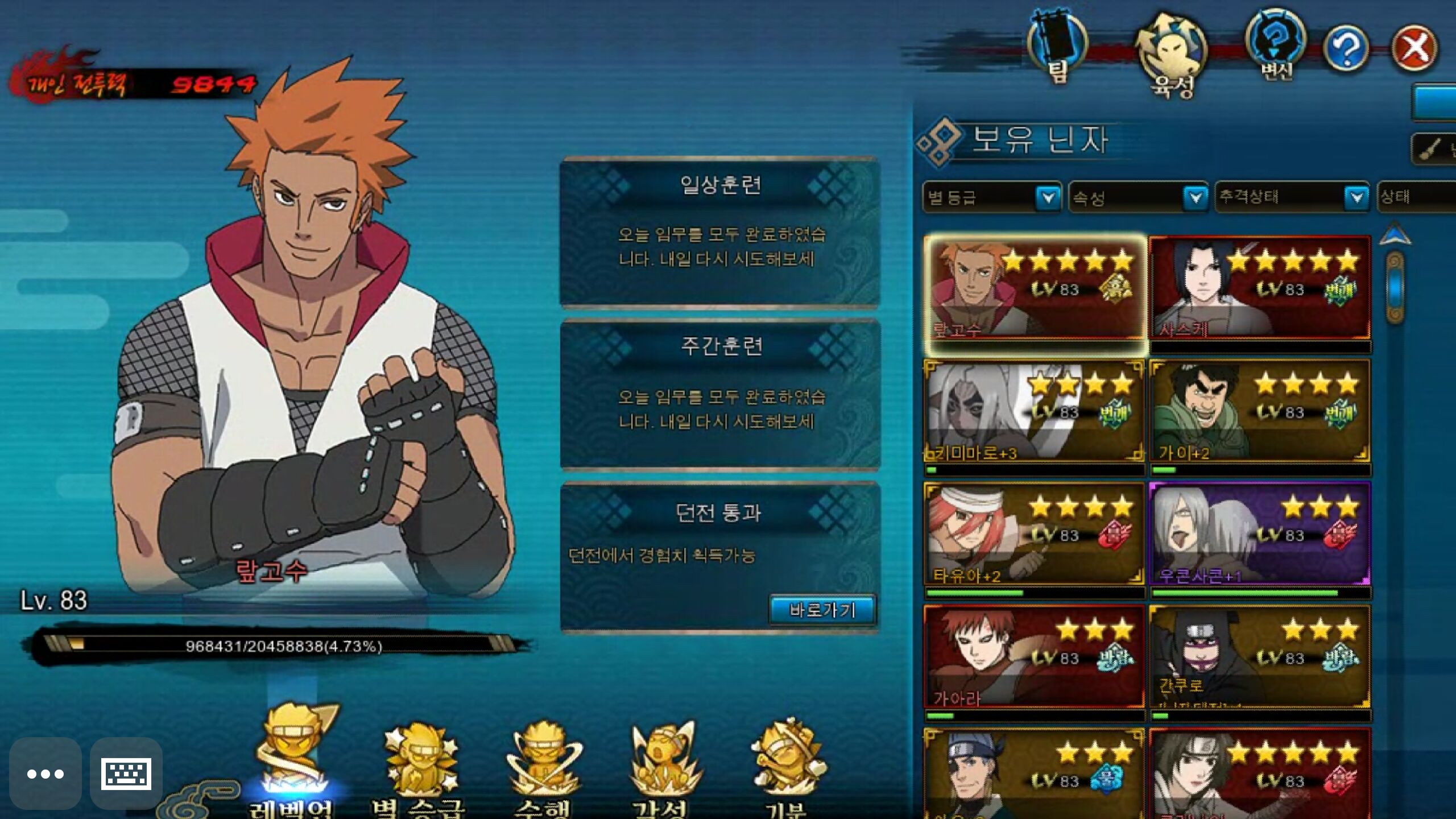Open the 별 등급 star grade dropdown

991,197
